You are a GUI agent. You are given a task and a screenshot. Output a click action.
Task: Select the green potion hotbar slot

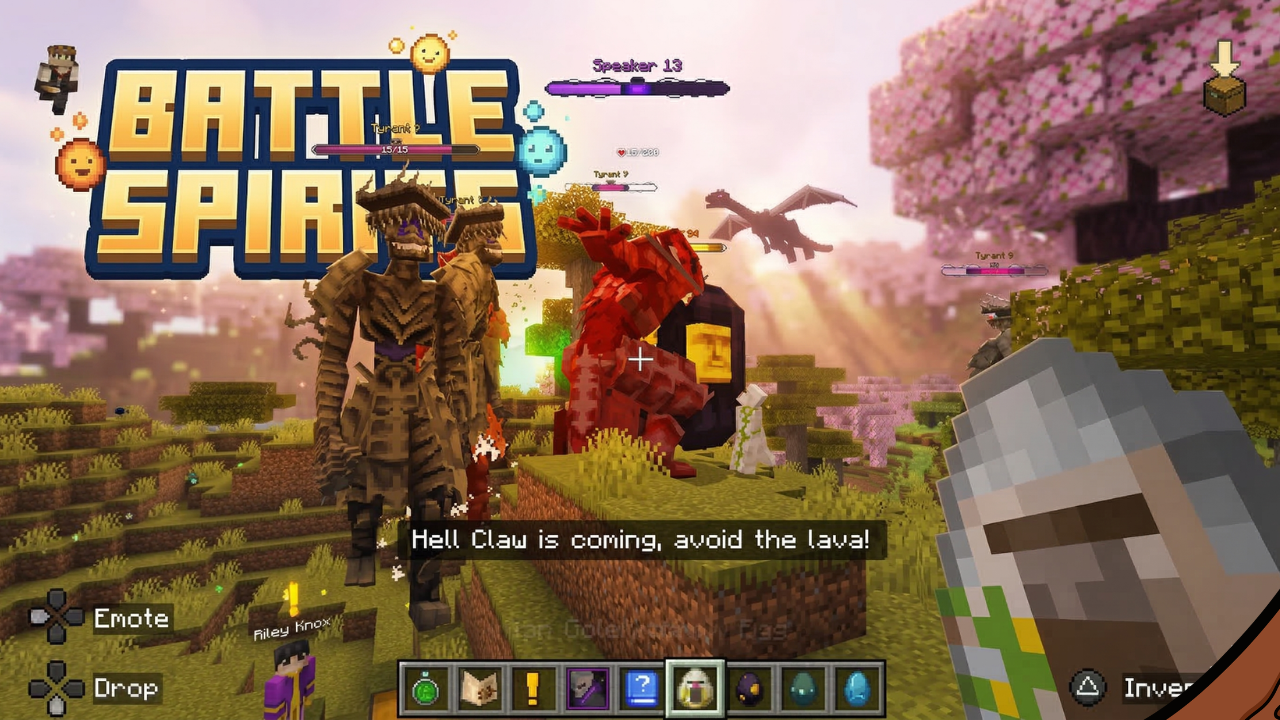[x=426, y=689]
